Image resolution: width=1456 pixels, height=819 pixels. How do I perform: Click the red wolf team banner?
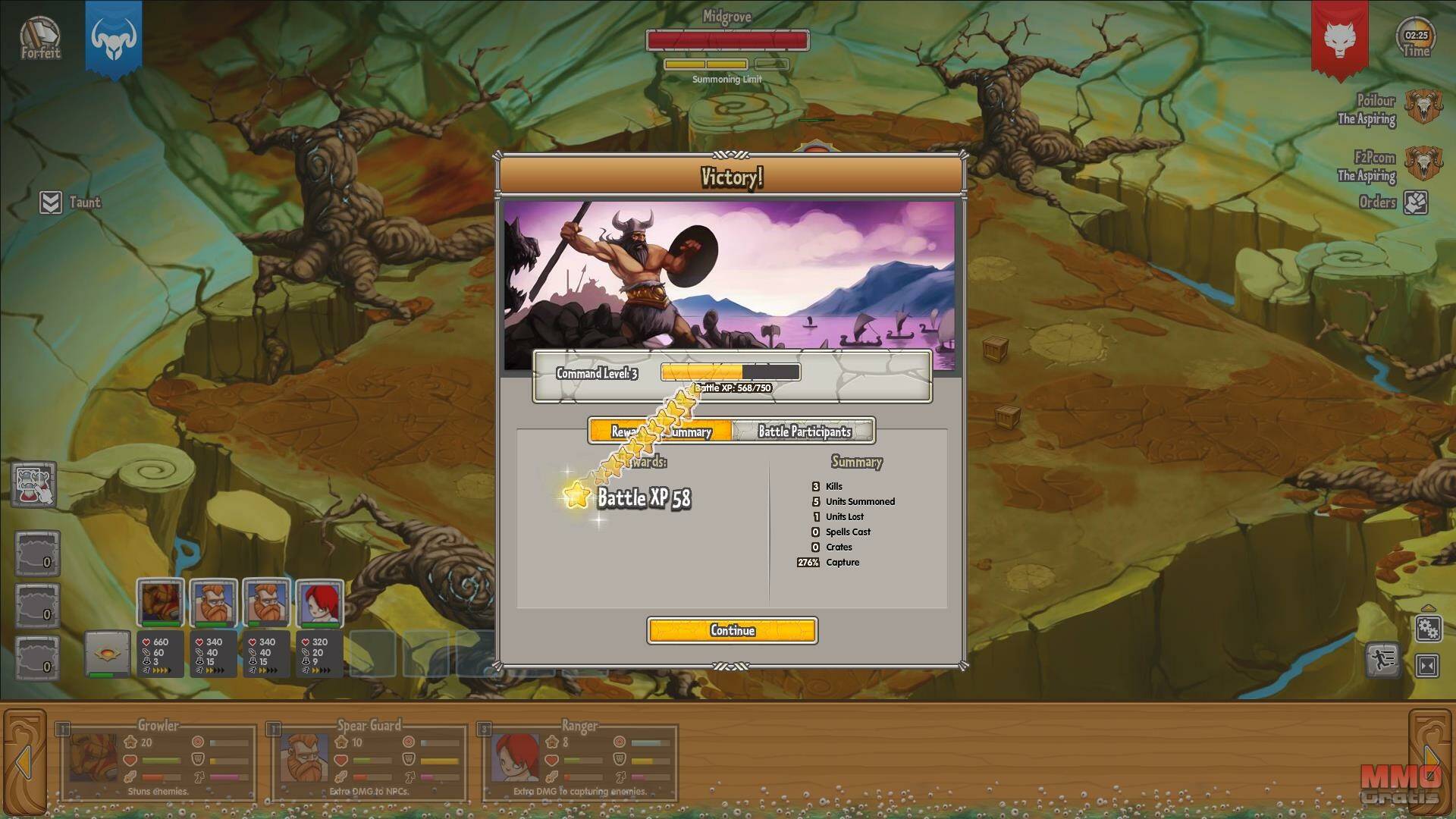tap(1339, 38)
